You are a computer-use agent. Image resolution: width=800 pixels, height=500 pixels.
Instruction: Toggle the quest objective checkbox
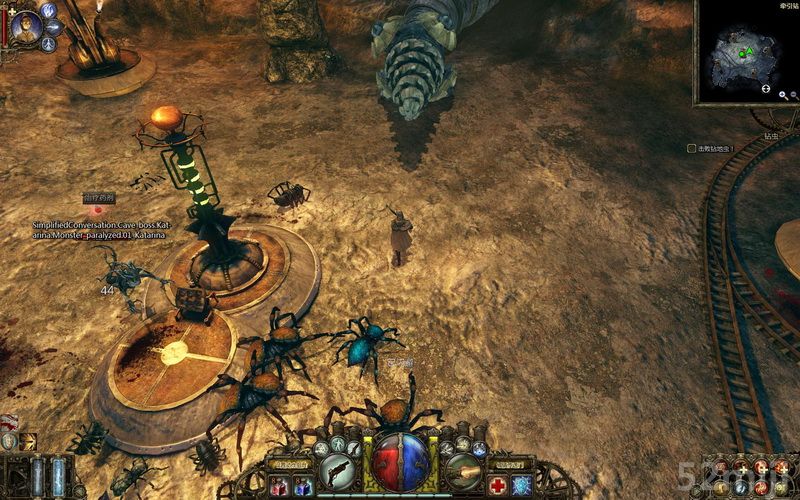pyautogui.click(x=691, y=148)
